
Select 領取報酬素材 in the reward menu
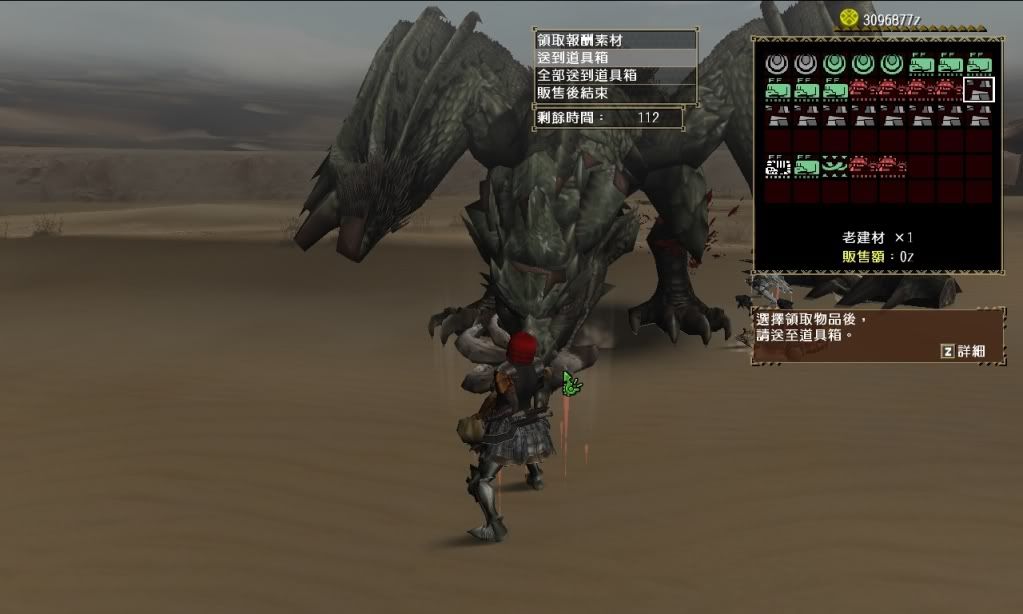[x=614, y=40]
